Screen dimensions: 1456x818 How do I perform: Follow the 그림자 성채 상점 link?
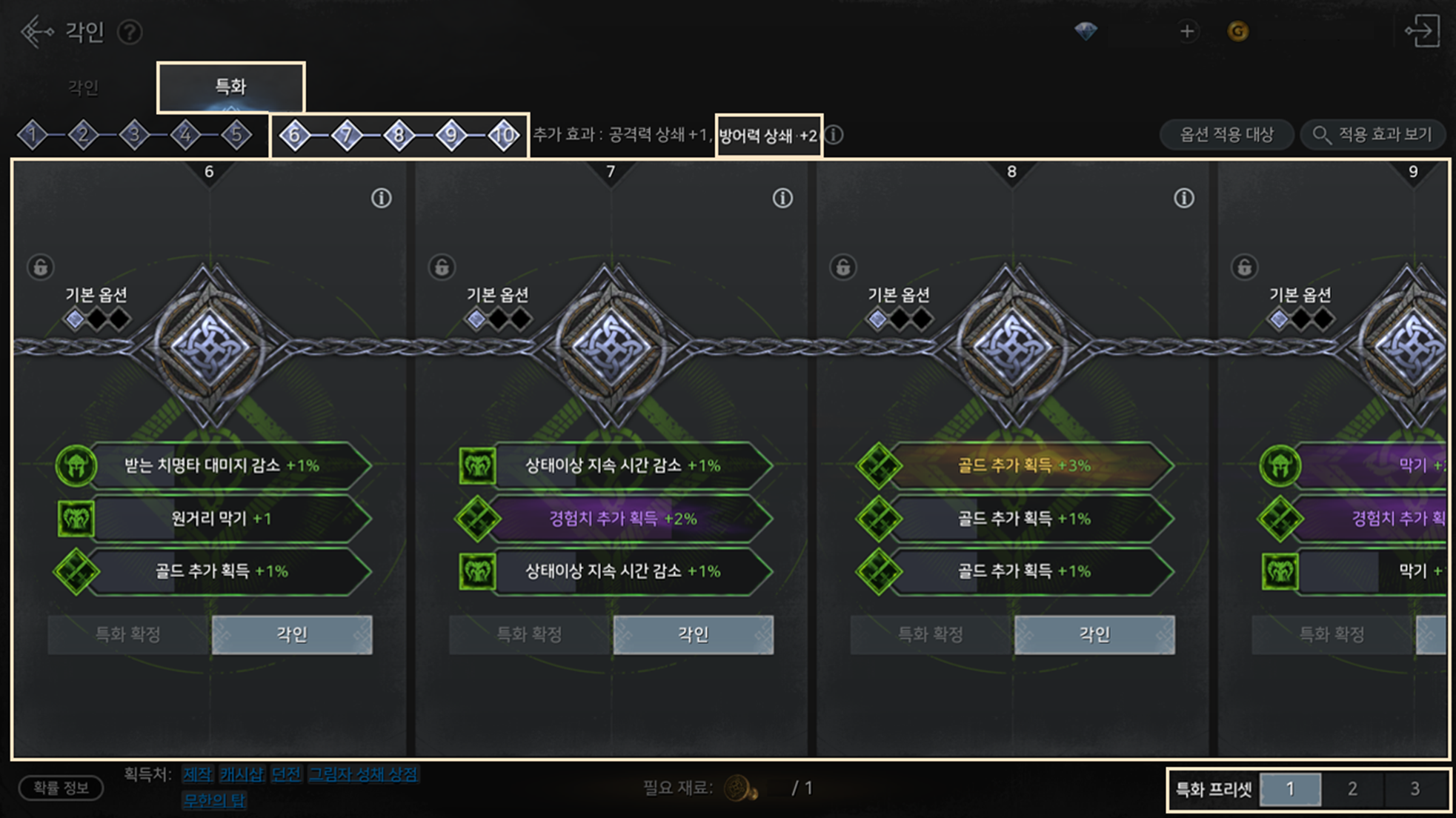tap(363, 774)
